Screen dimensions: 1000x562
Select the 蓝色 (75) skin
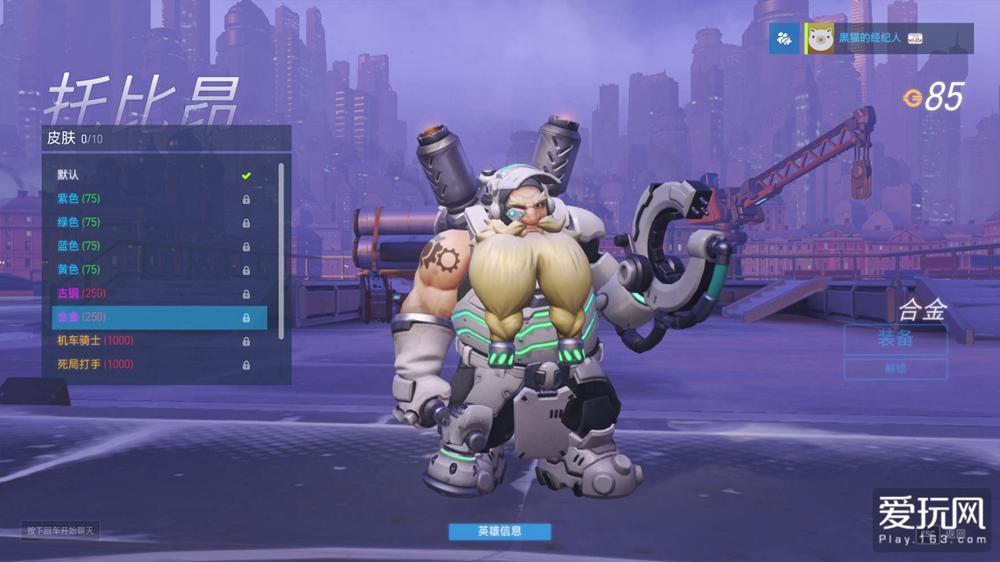pyautogui.click(x=150, y=246)
